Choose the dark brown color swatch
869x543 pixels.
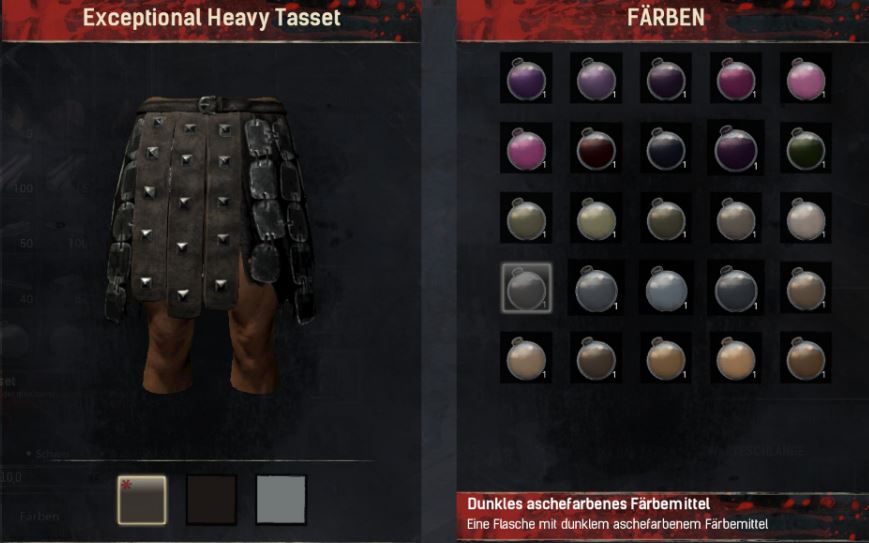tap(212, 499)
